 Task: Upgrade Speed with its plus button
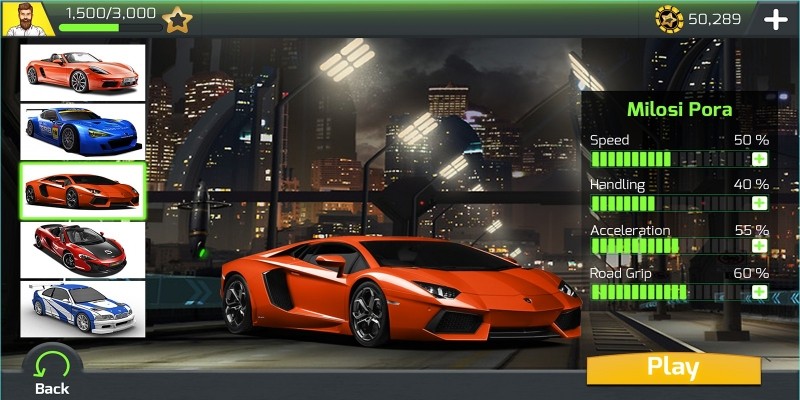759,159
